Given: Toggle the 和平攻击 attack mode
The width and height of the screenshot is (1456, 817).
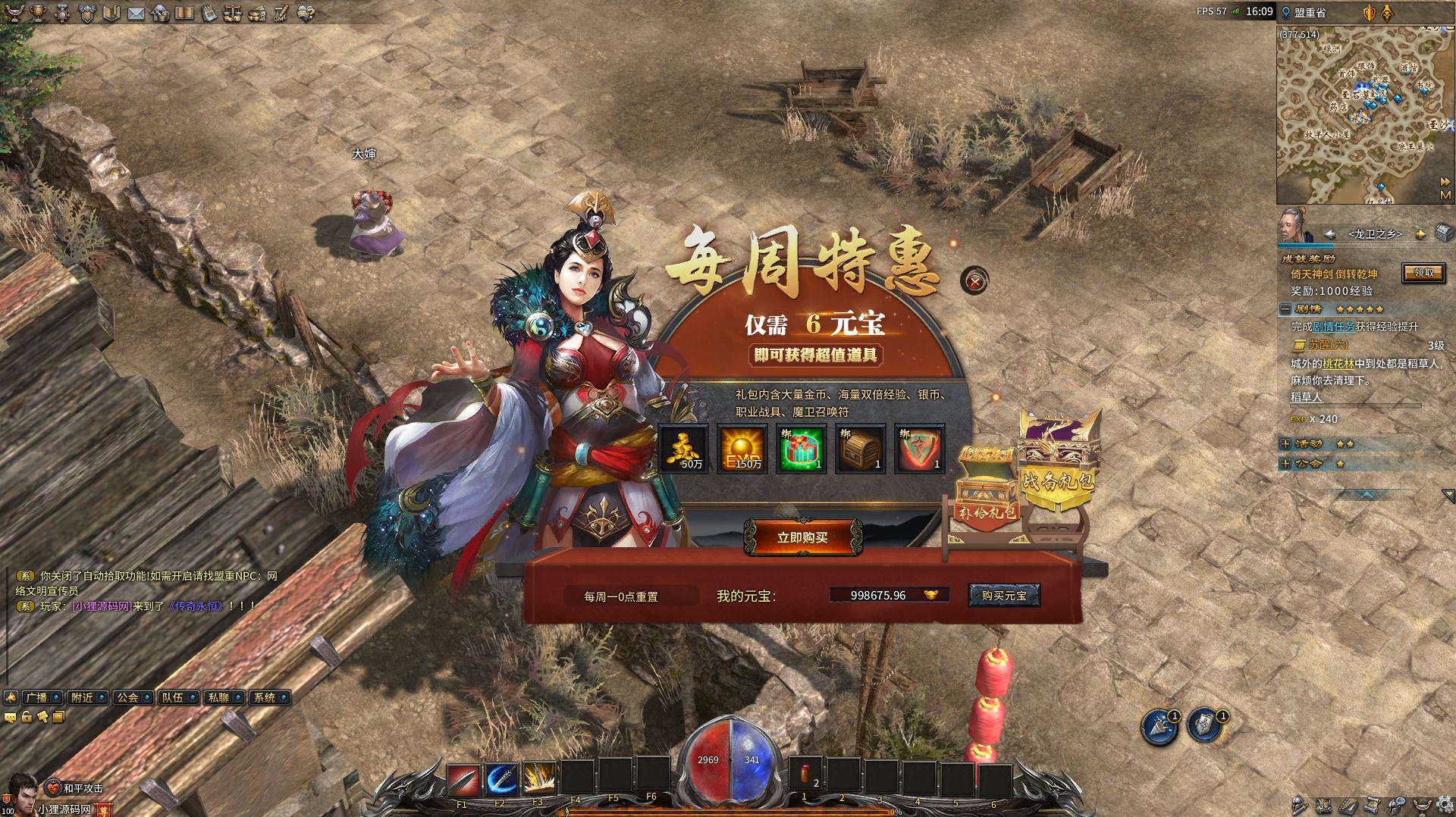Looking at the screenshot, I should click(74, 788).
